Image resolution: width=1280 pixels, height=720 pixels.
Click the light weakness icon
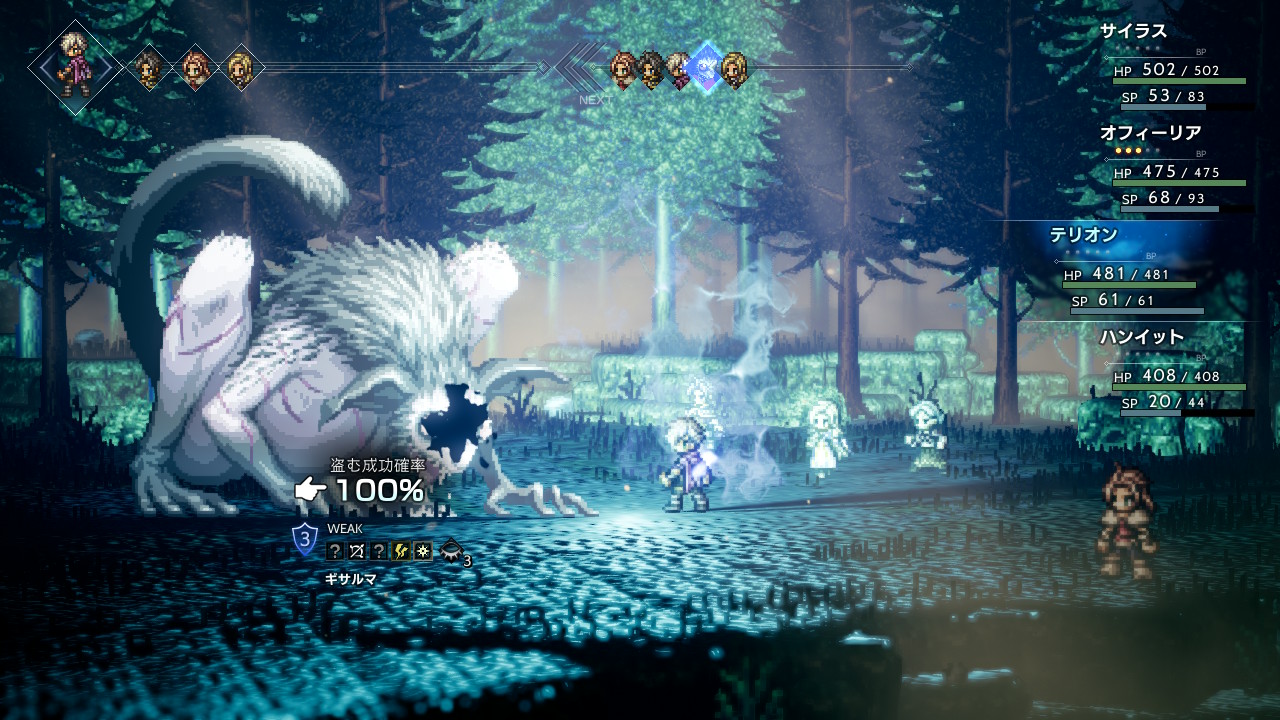click(423, 551)
